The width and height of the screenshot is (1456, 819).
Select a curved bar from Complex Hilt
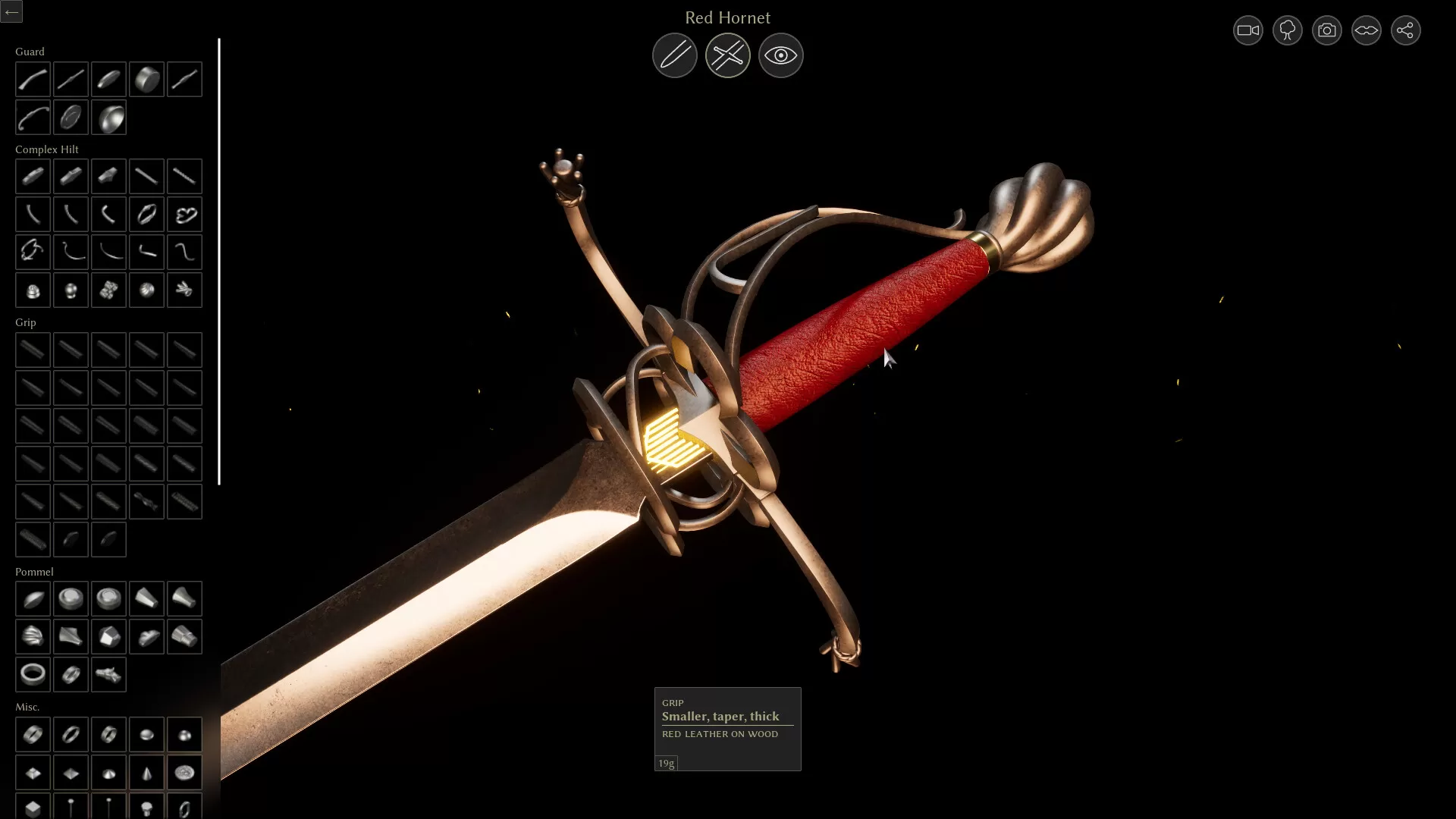32,214
